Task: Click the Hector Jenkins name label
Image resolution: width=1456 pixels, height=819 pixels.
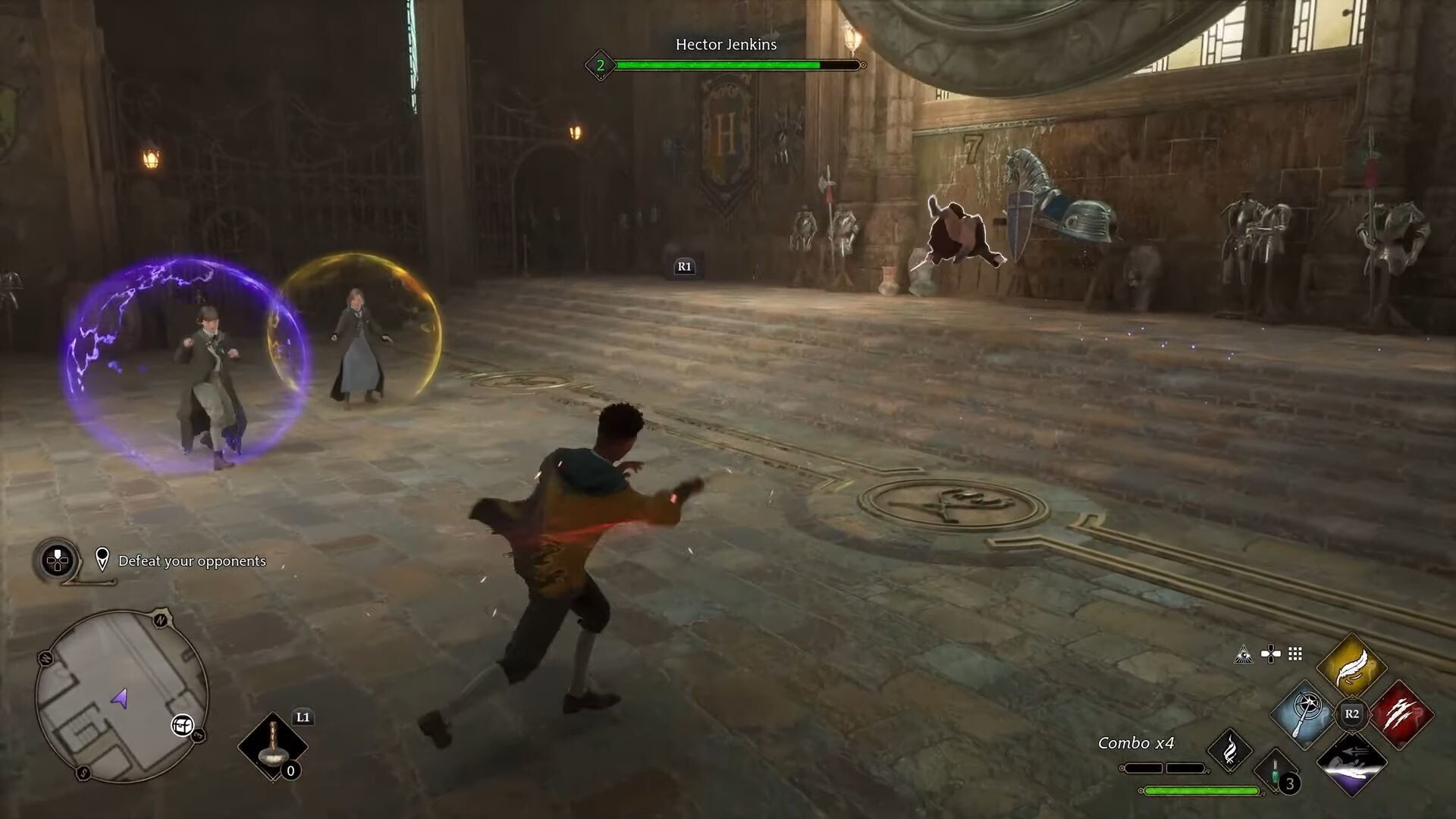Action: tap(726, 45)
